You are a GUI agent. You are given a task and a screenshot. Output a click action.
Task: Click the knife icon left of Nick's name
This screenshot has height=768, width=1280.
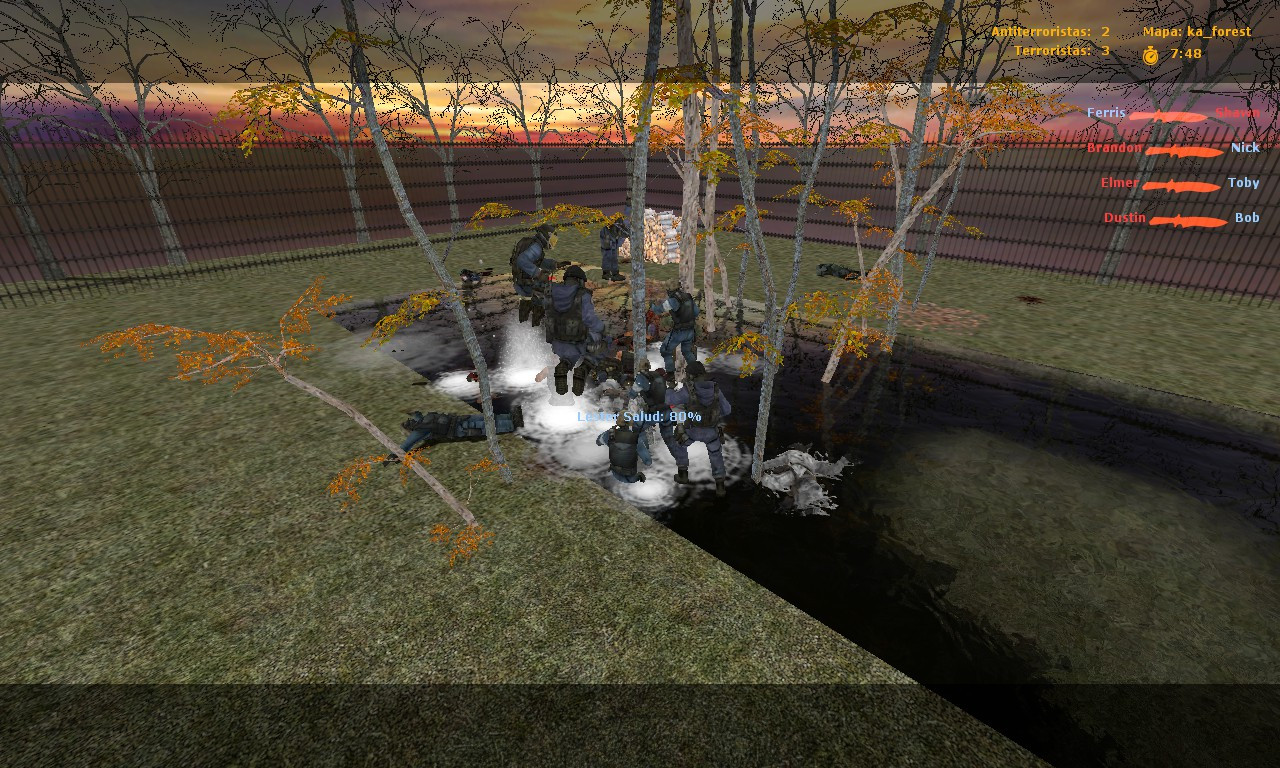coord(1185,149)
